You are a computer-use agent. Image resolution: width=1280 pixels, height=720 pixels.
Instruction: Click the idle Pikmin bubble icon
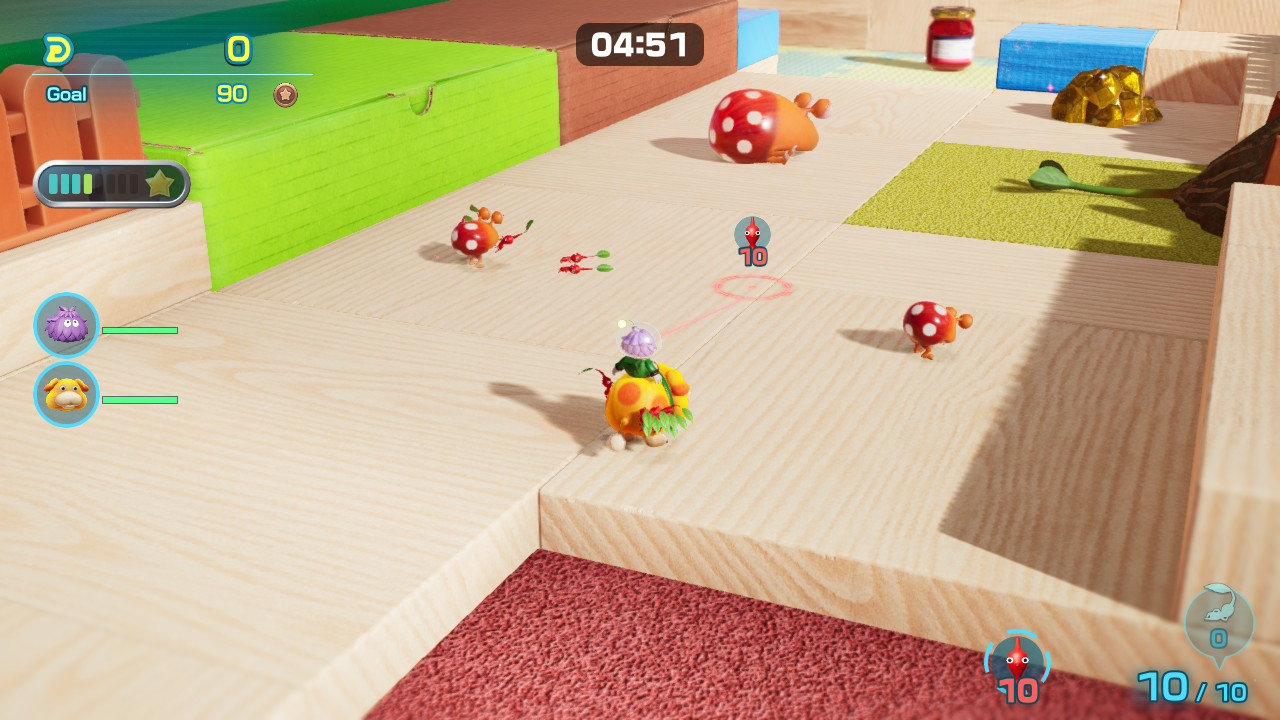1218,620
